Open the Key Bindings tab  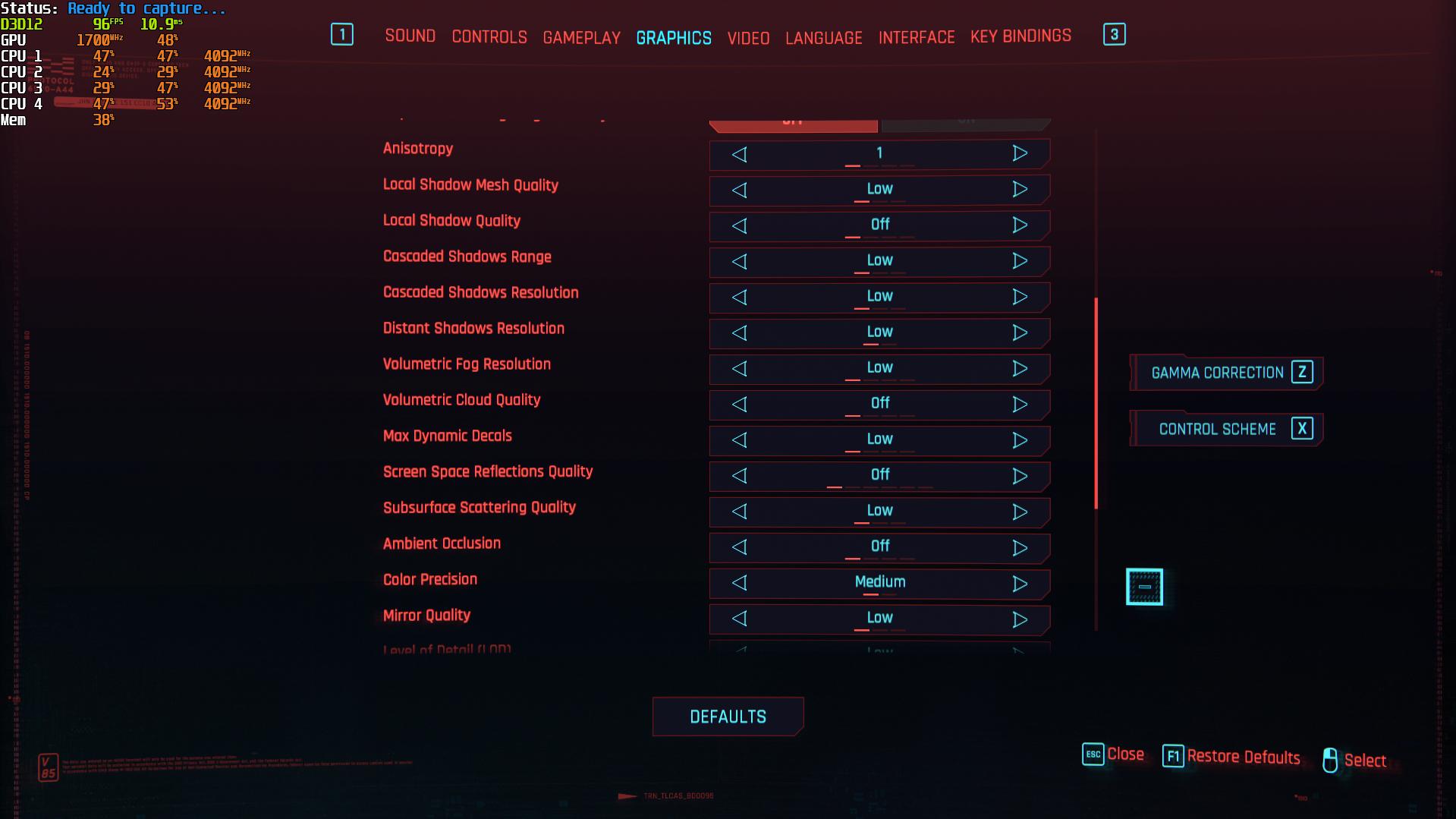tap(1020, 36)
